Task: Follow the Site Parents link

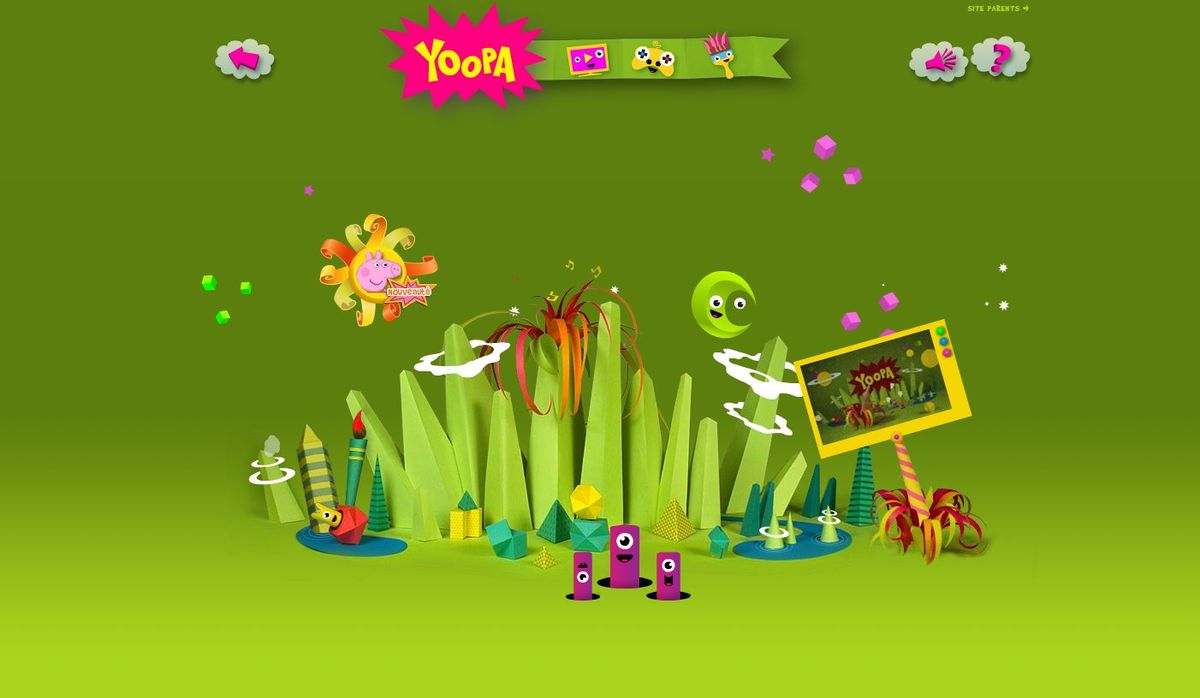Action: pyautogui.click(x=997, y=9)
